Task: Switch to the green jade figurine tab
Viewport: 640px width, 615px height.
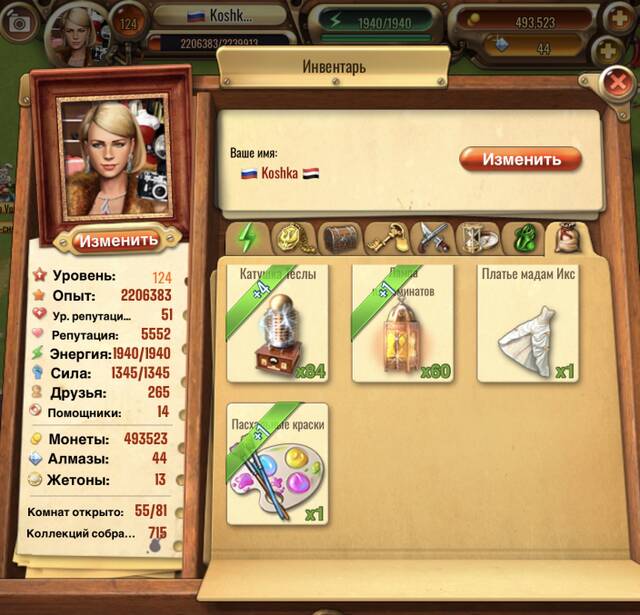Action: point(523,238)
